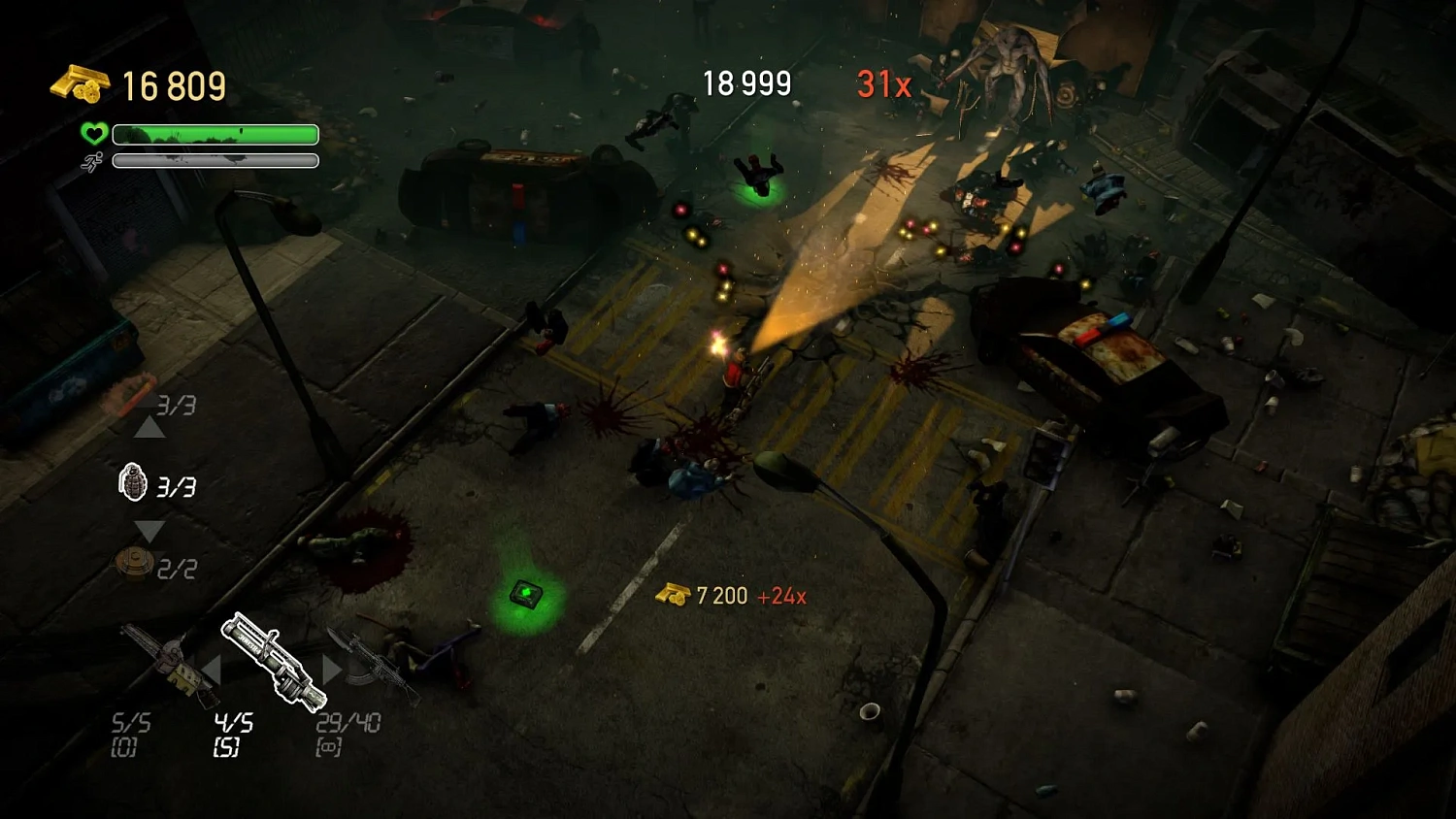This screenshot has width=1456, height=819.
Task: Select the mine equipment icon showing 2/2
Action: click(136, 563)
